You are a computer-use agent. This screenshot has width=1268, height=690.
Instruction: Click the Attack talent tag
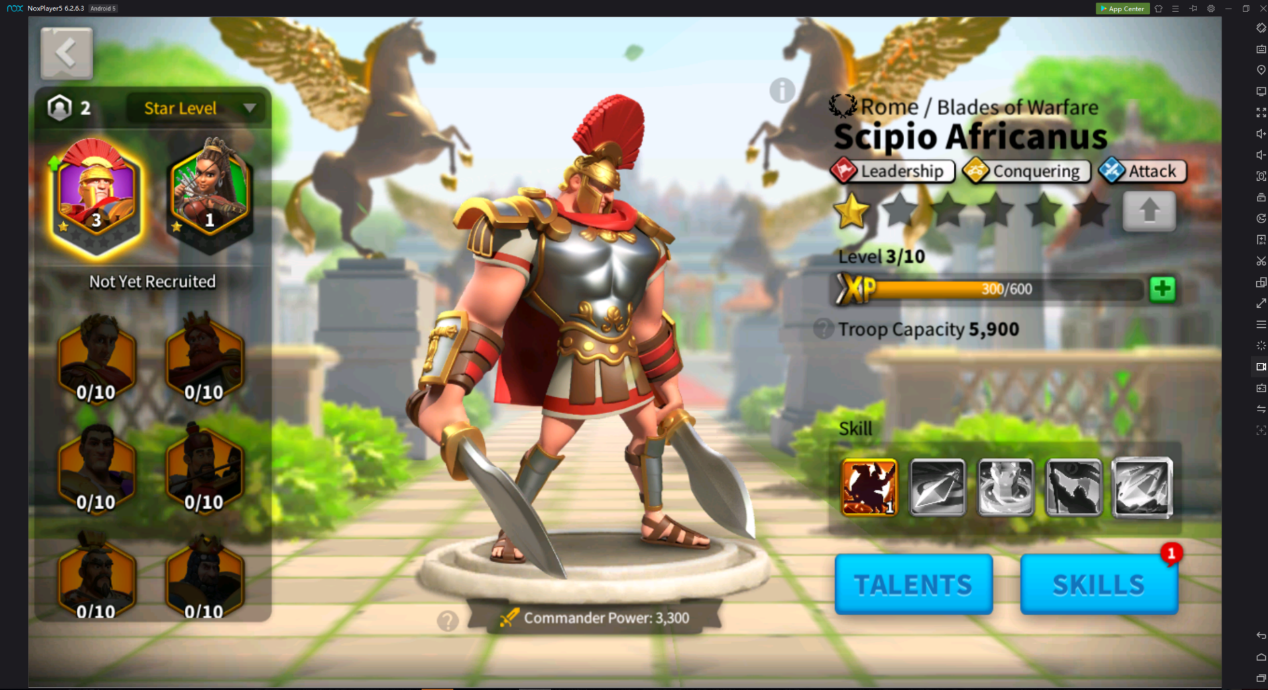(x=1142, y=171)
